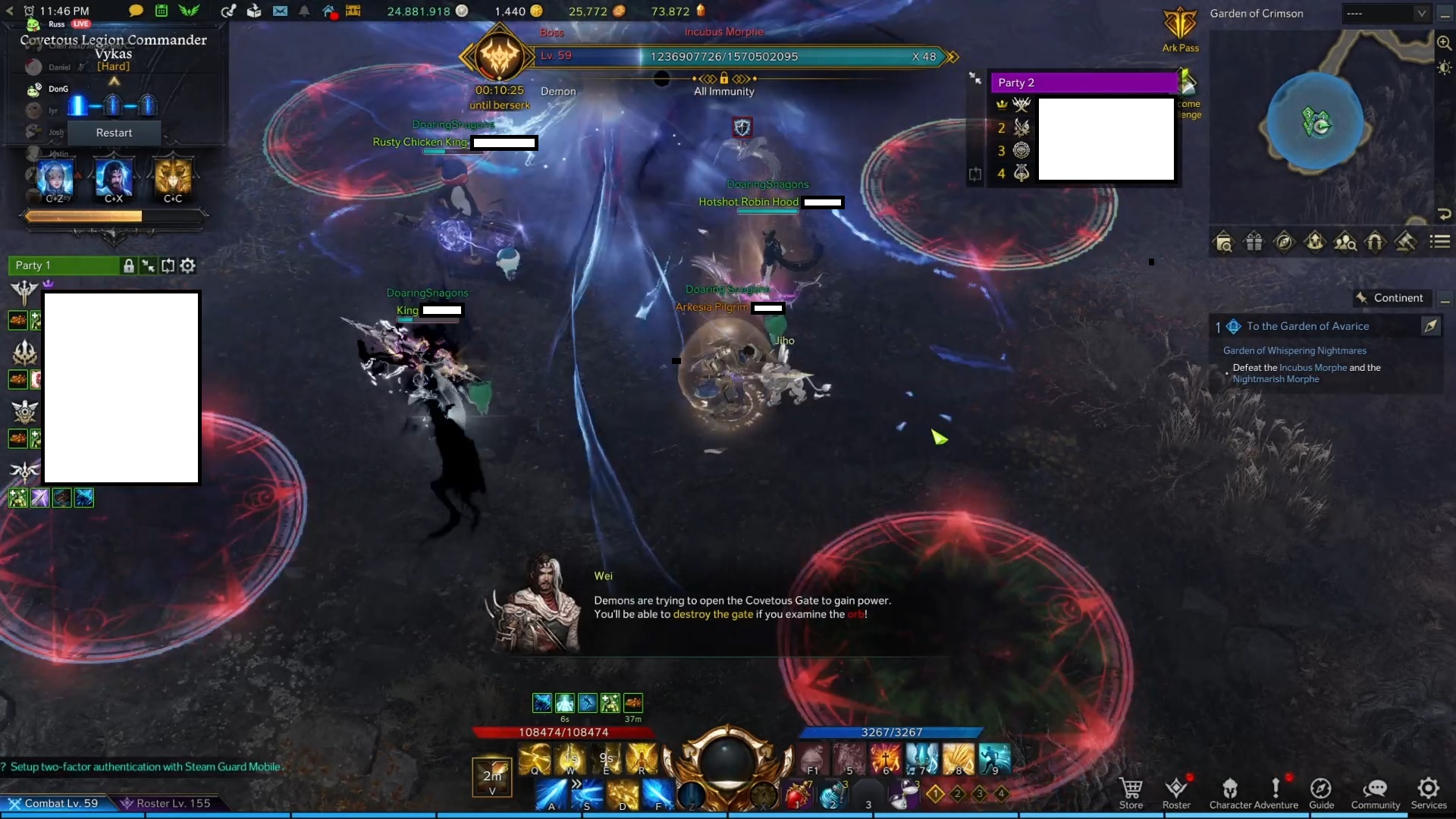The image size is (1456, 819).
Task: Open the auction house hammer icon
Action: coord(1407,242)
